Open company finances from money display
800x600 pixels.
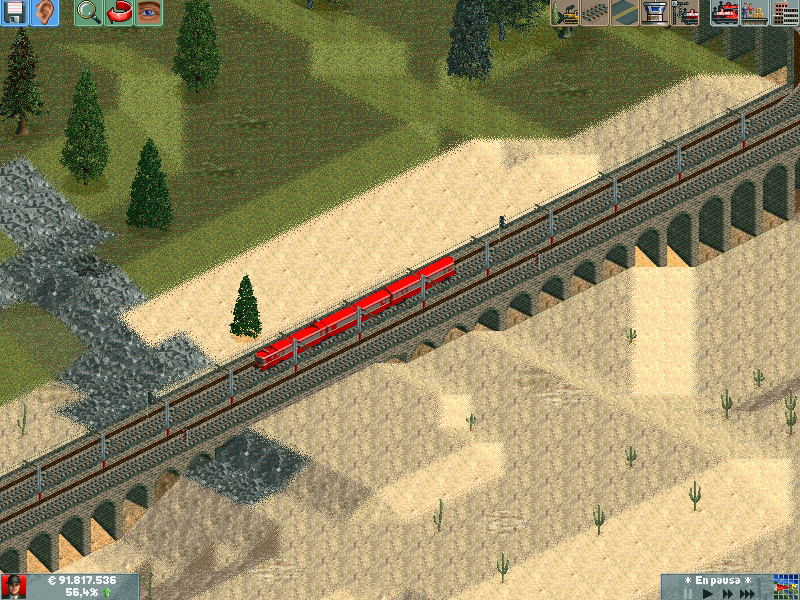tap(82, 580)
